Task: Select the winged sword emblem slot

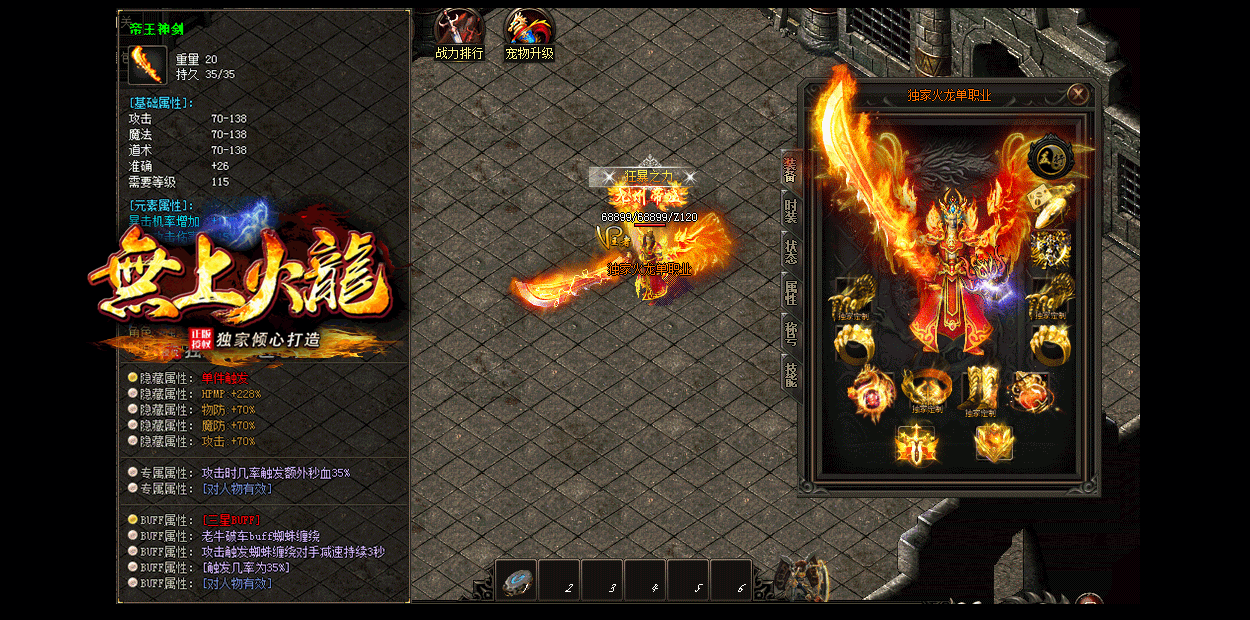Action: (915, 442)
